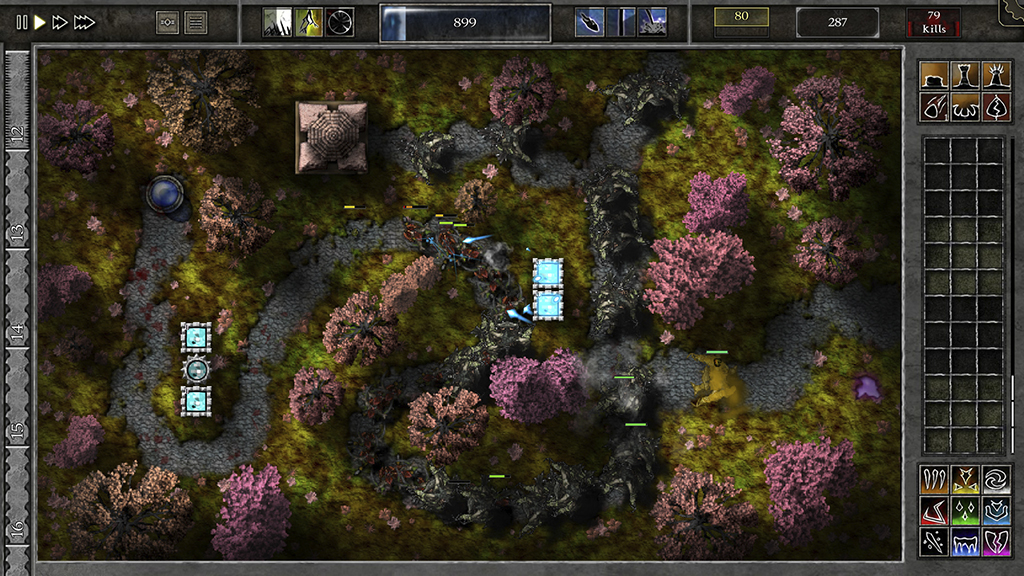Switch to triple fast-forward speed
Viewport: 1024px width, 576px height.
(86, 22)
